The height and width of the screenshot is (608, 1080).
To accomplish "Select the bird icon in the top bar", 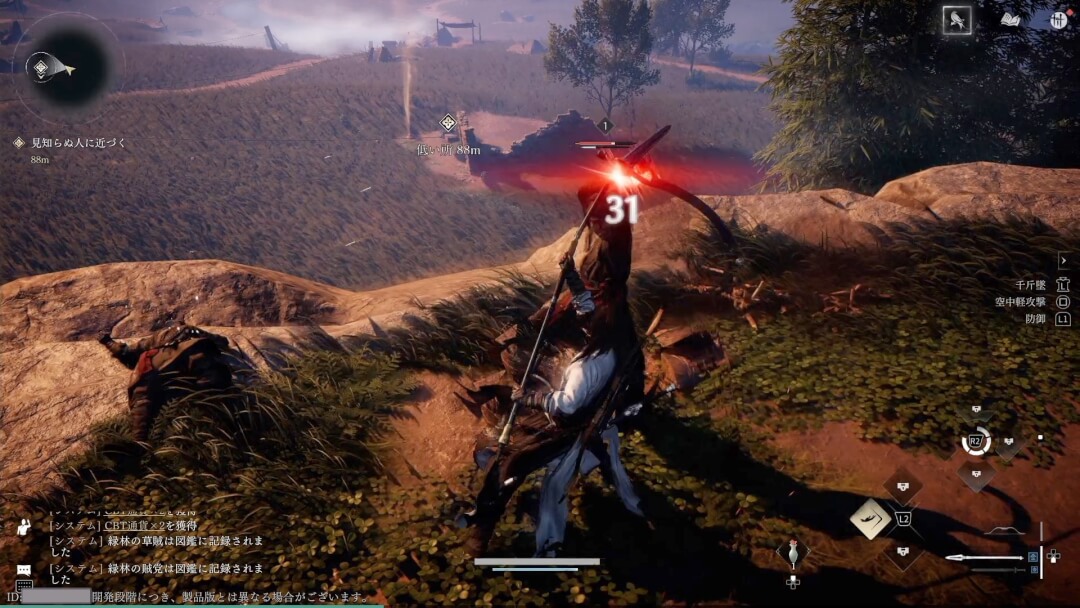I will (x=957, y=21).
